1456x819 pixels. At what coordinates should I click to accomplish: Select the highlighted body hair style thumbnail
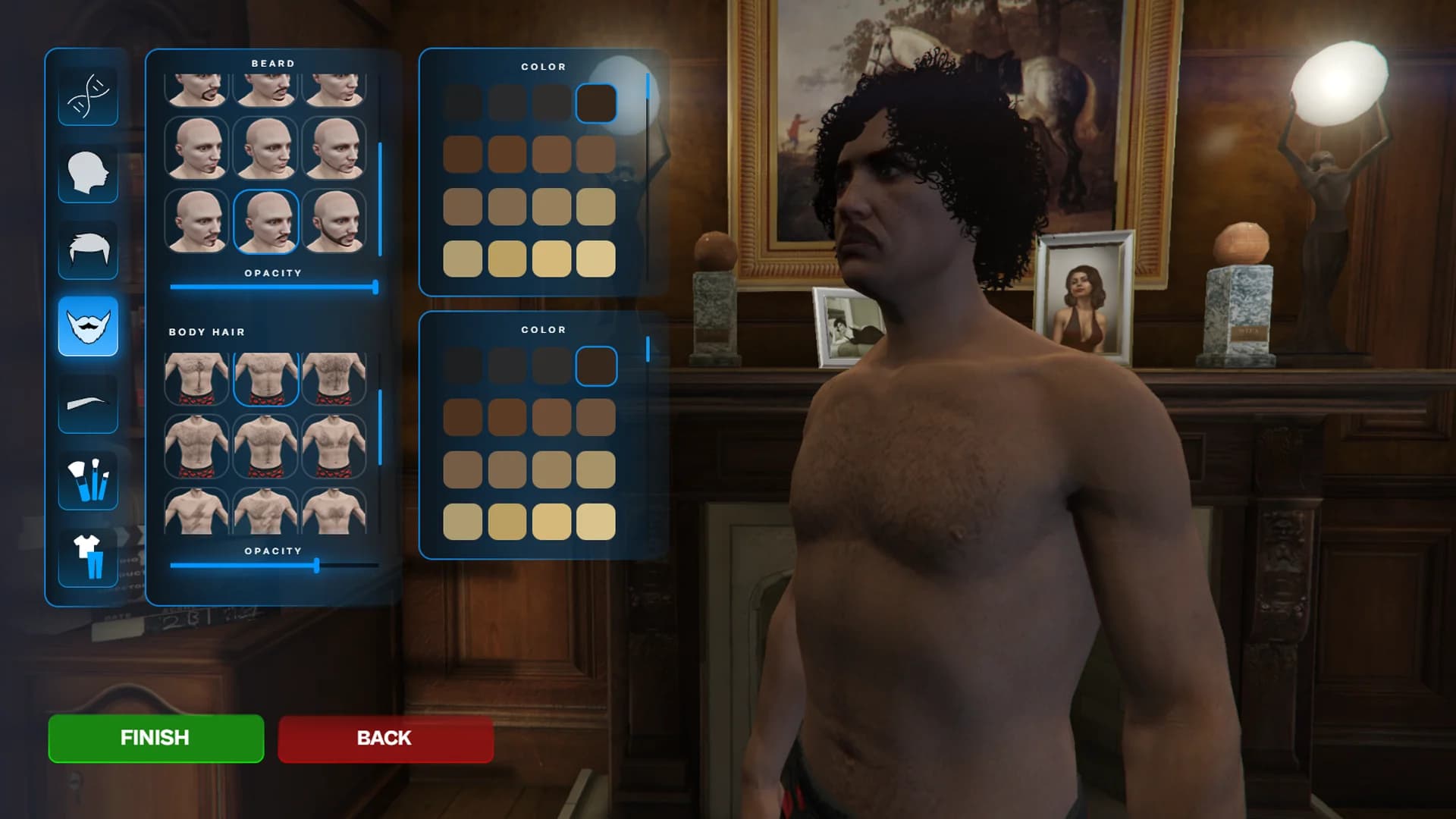[265, 378]
